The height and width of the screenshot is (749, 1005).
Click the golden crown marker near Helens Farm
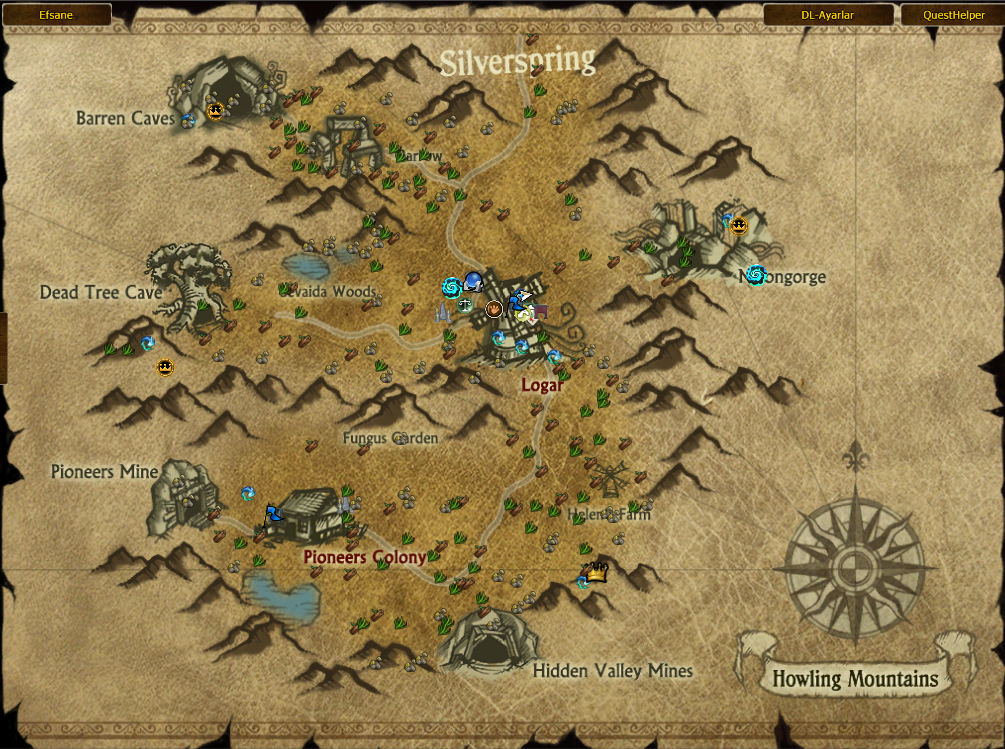pyautogui.click(x=597, y=572)
